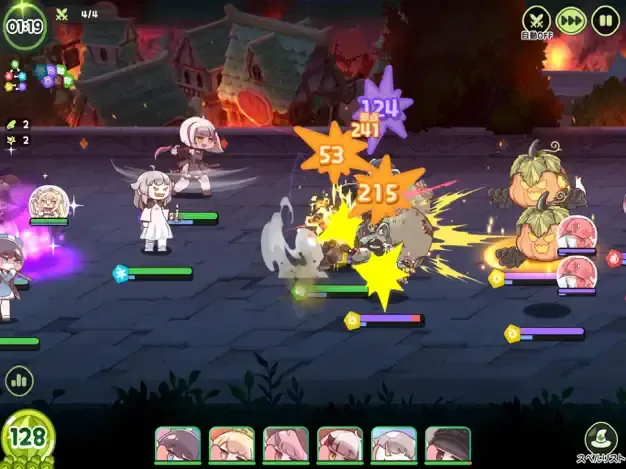Select the blonde character portrait
This screenshot has width=626, height=469.
pyautogui.click(x=231, y=444)
